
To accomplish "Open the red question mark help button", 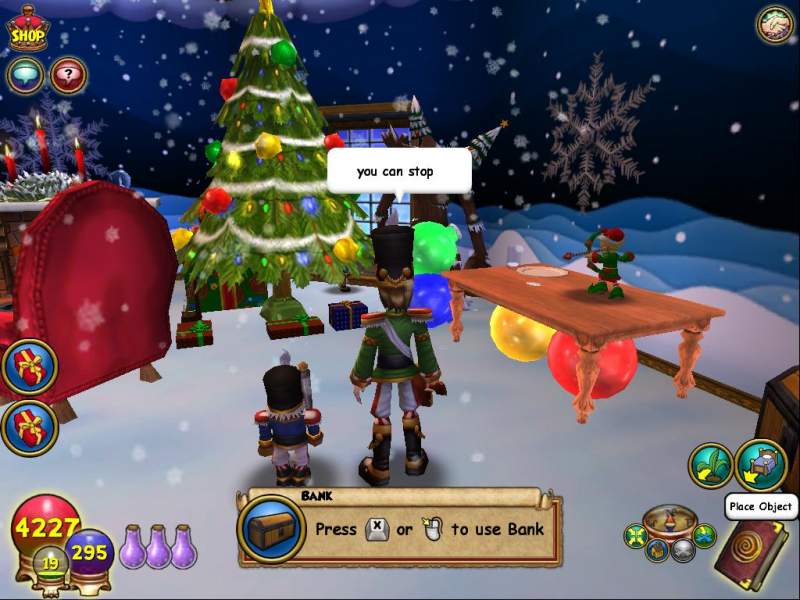I will [68, 75].
